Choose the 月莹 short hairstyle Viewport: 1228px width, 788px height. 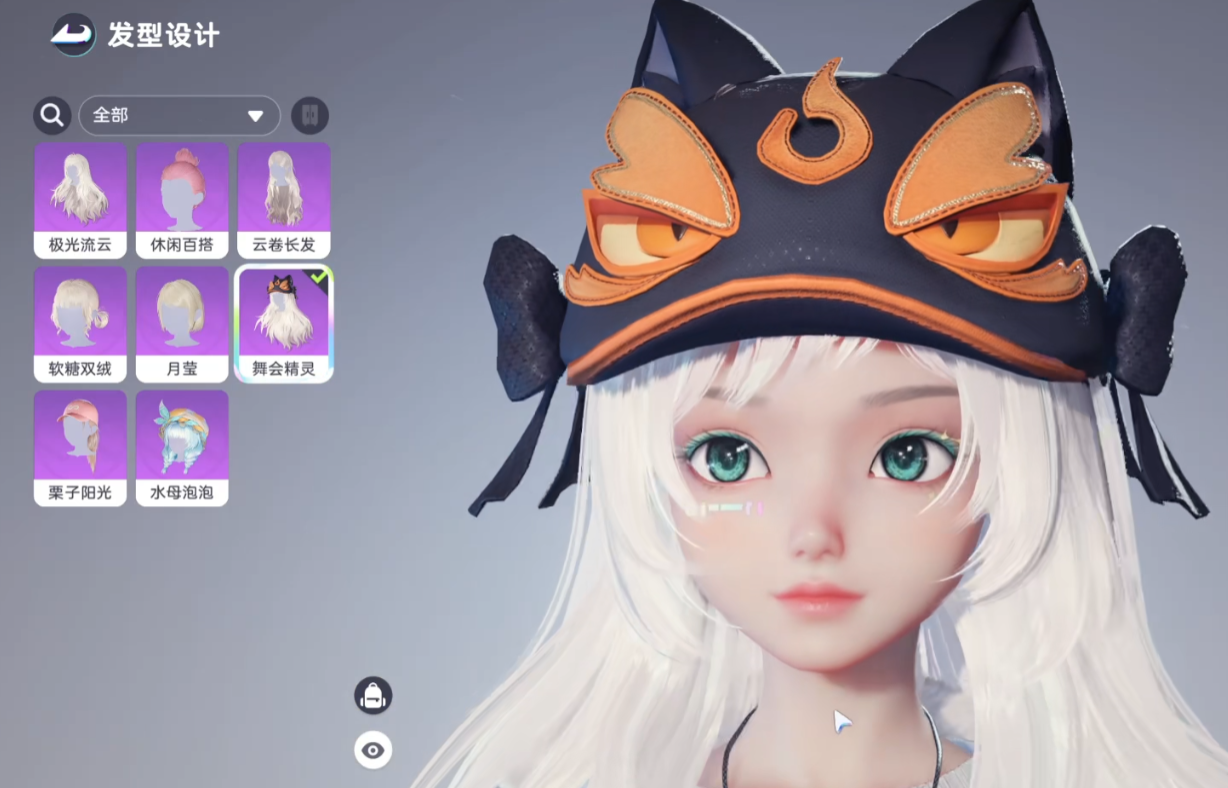182,324
